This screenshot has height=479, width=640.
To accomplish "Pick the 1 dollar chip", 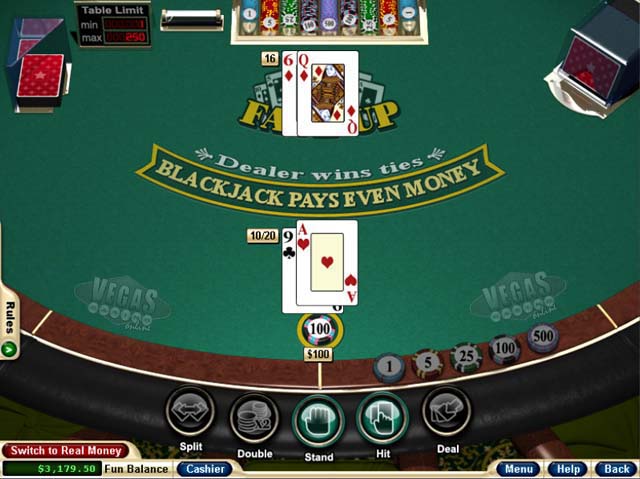I will tap(389, 368).
